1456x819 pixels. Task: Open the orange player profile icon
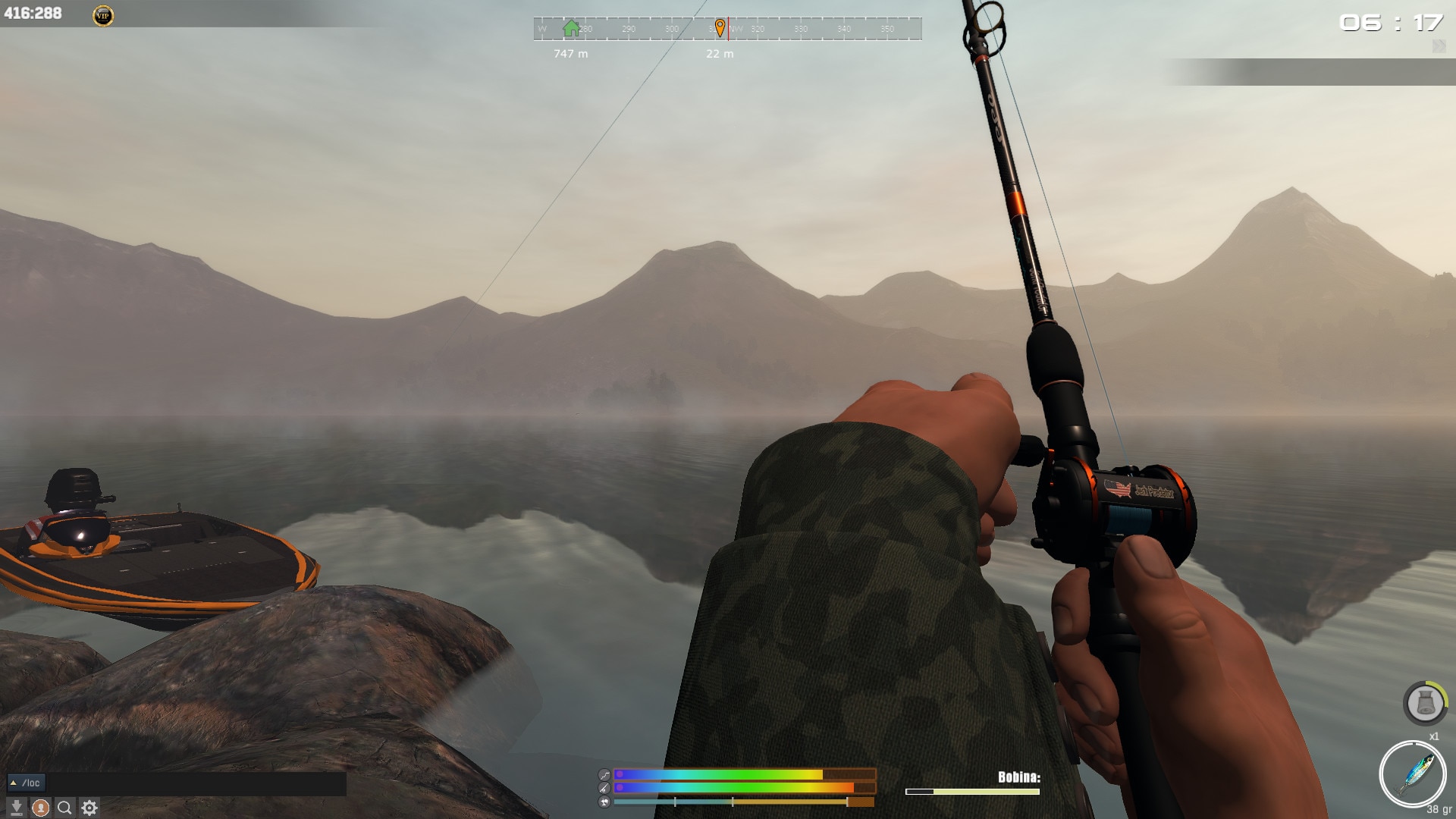point(41,808)
